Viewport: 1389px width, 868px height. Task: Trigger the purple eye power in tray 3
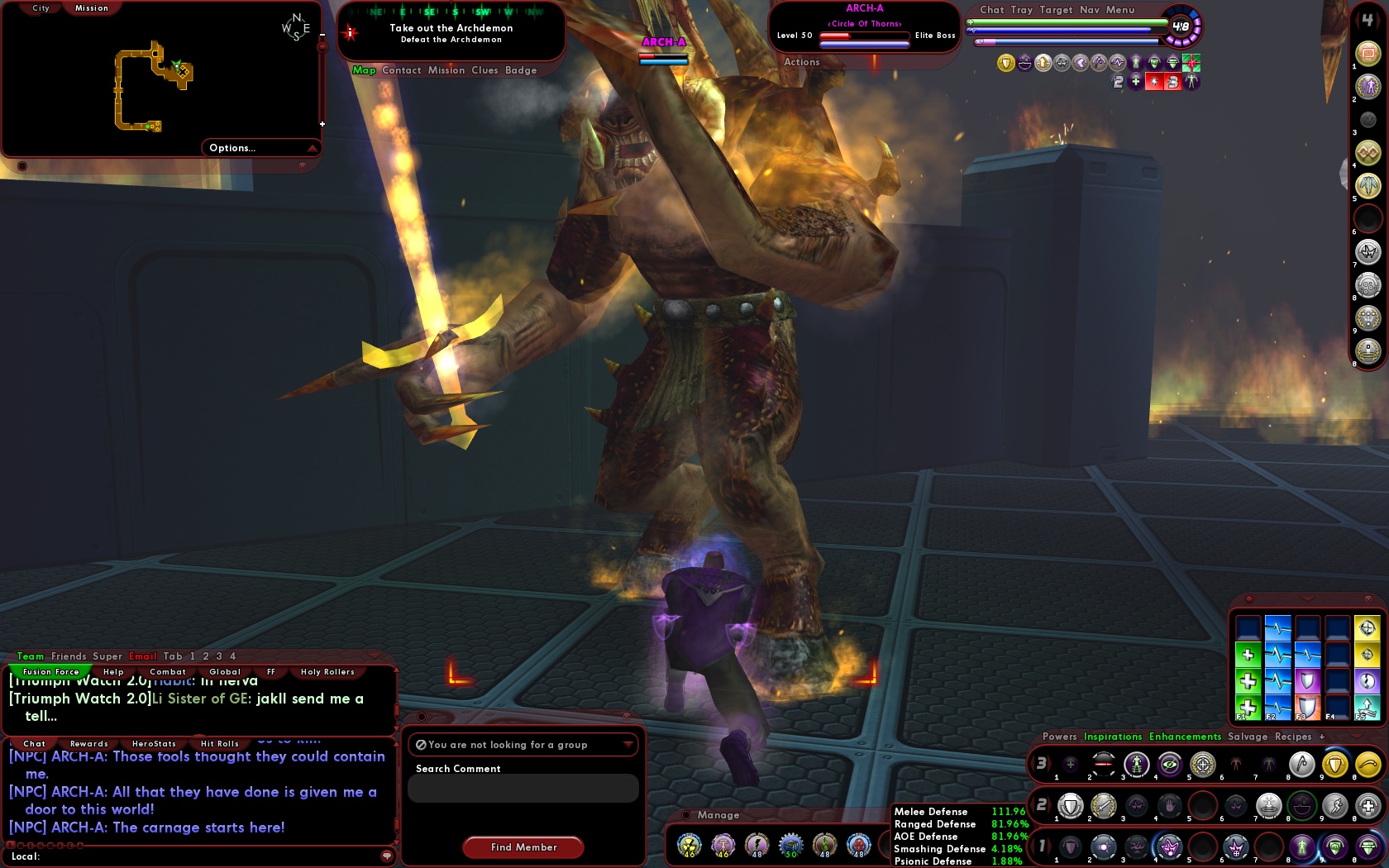pos(1168,764)
